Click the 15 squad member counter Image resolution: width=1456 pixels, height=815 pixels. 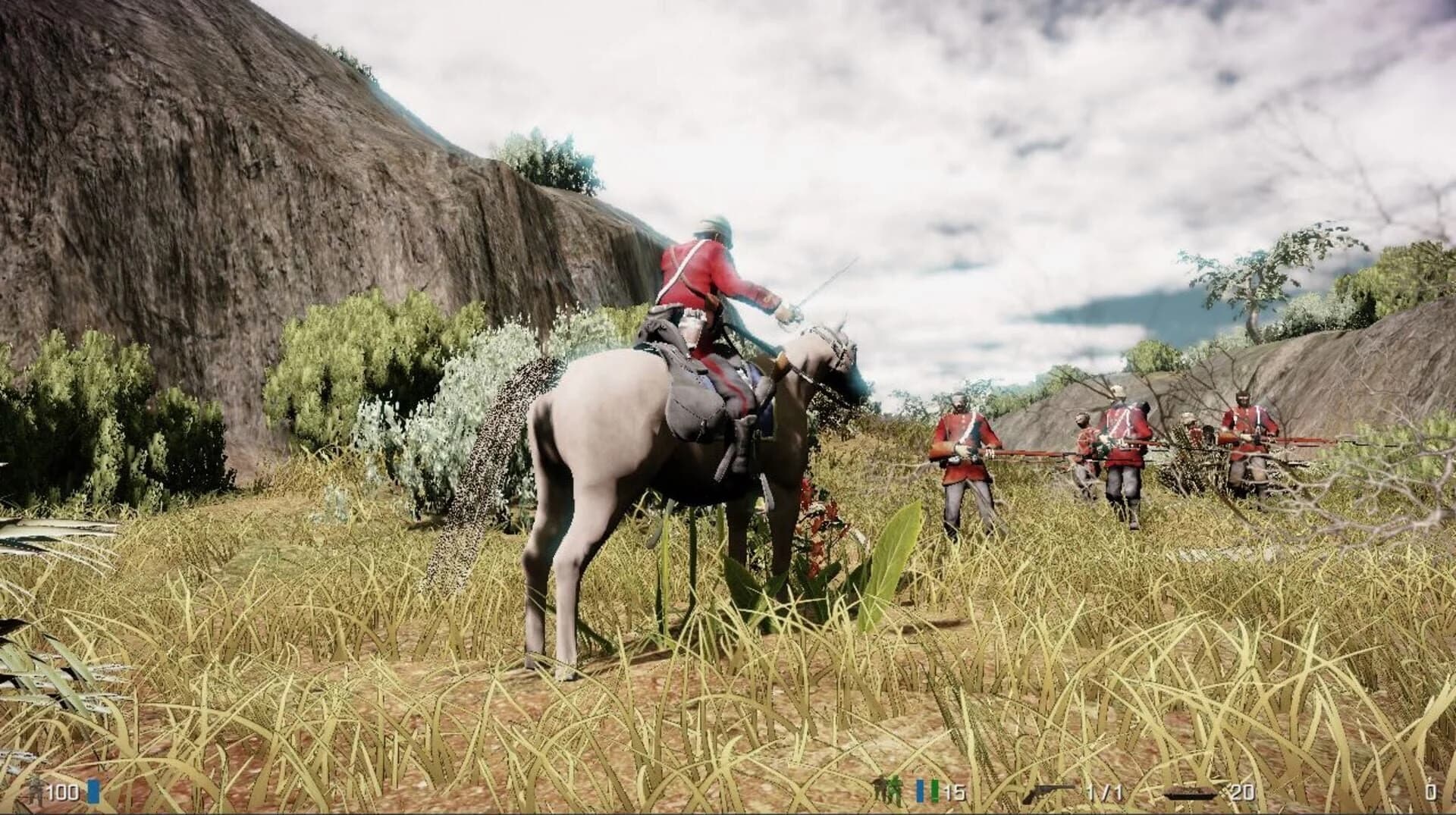tap(953, 792)
